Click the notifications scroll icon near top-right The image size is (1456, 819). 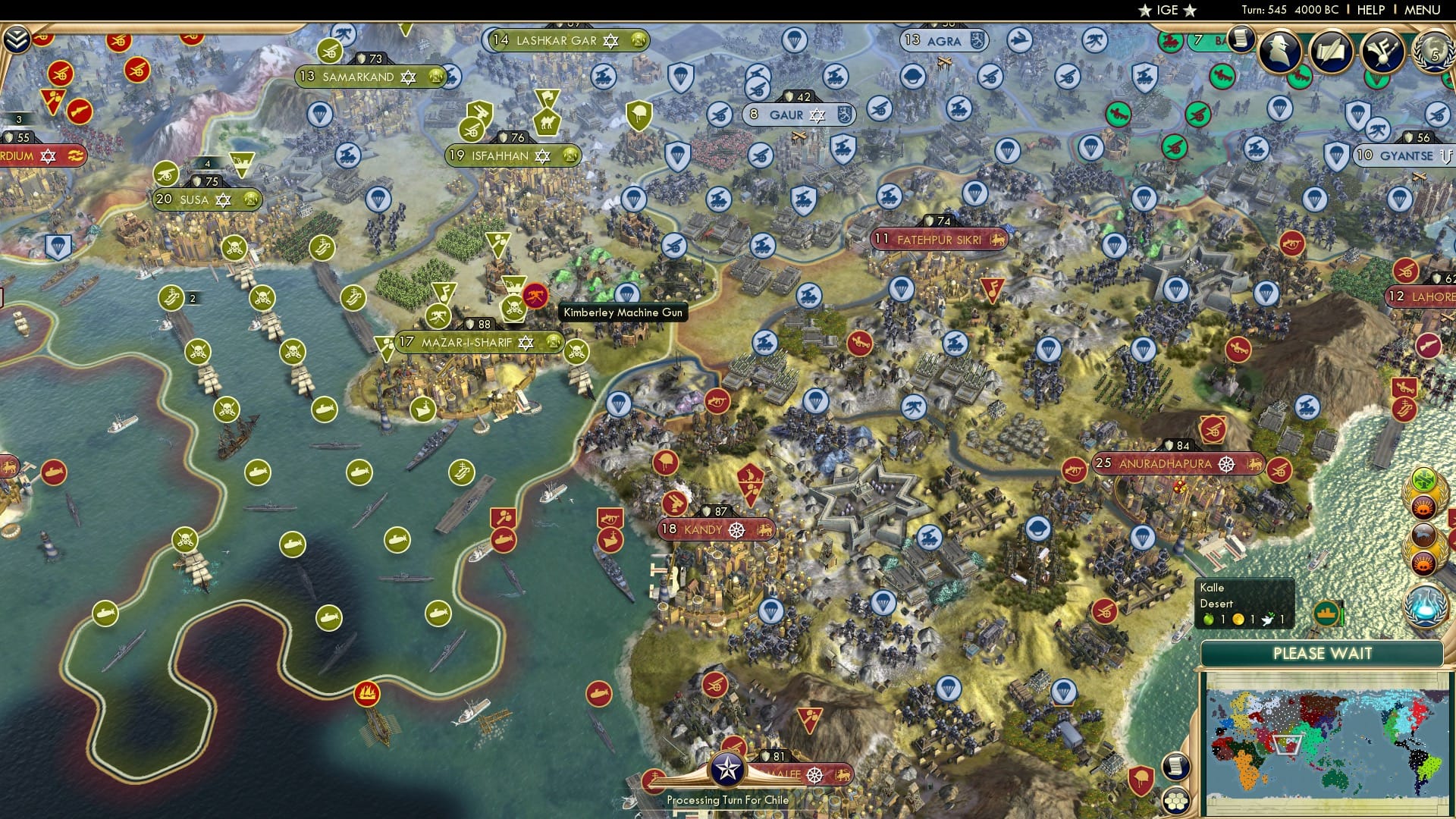(x=1241, y=39)
